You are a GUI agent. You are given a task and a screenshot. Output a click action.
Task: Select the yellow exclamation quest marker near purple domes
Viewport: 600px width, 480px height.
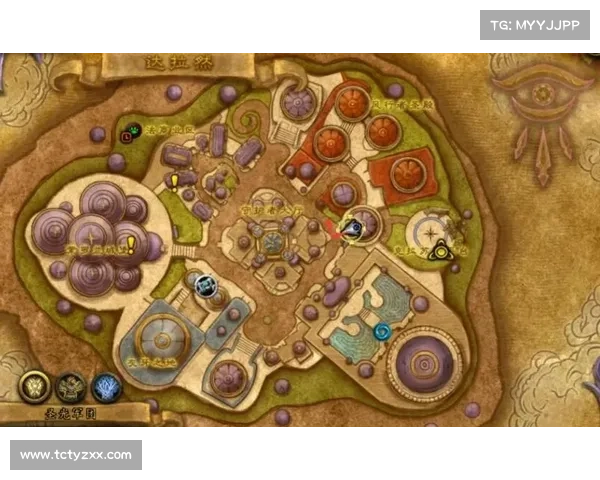pyautogui.click(x=130, y=243)
